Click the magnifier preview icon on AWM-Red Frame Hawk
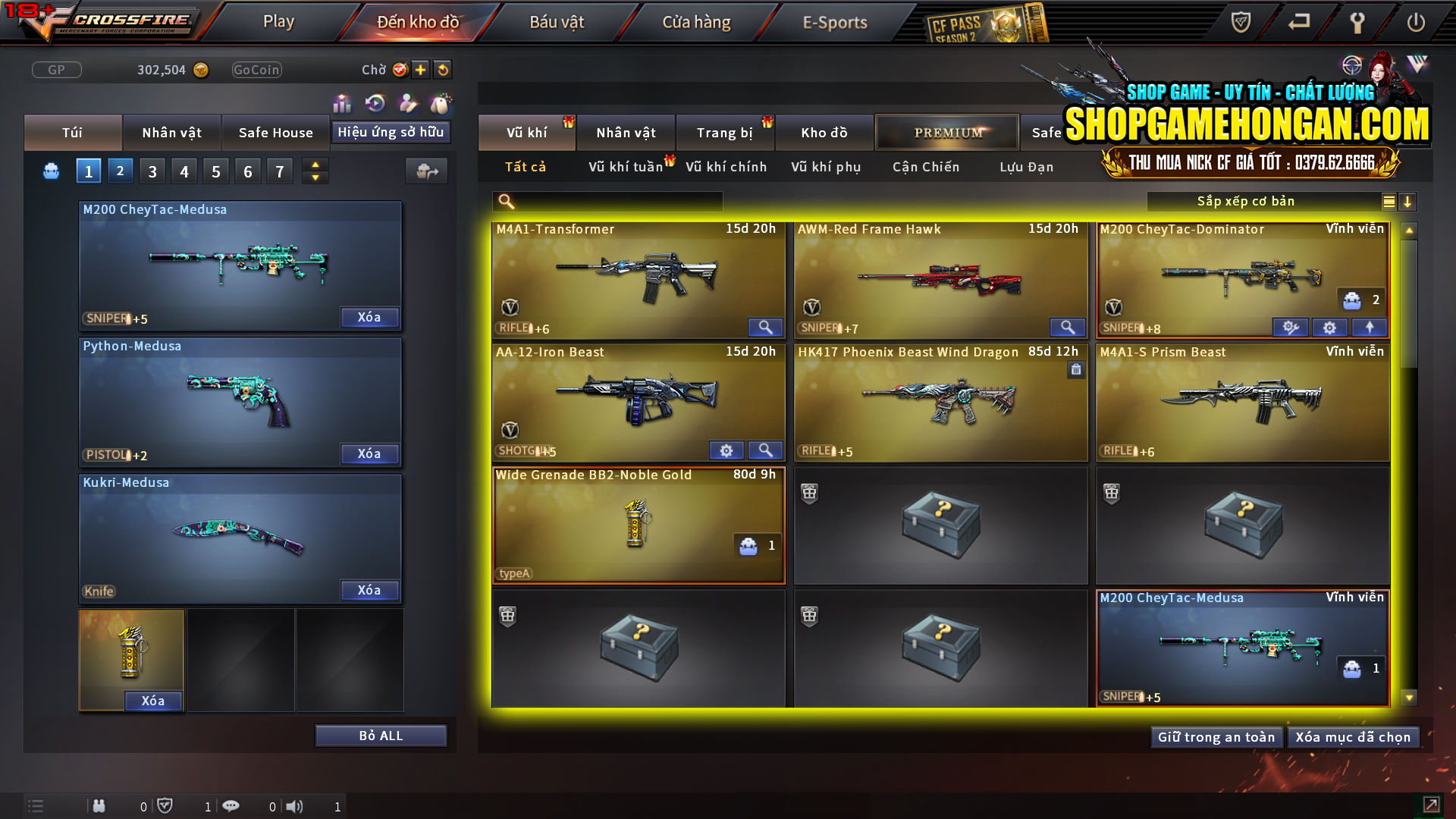 (1068, 327)
